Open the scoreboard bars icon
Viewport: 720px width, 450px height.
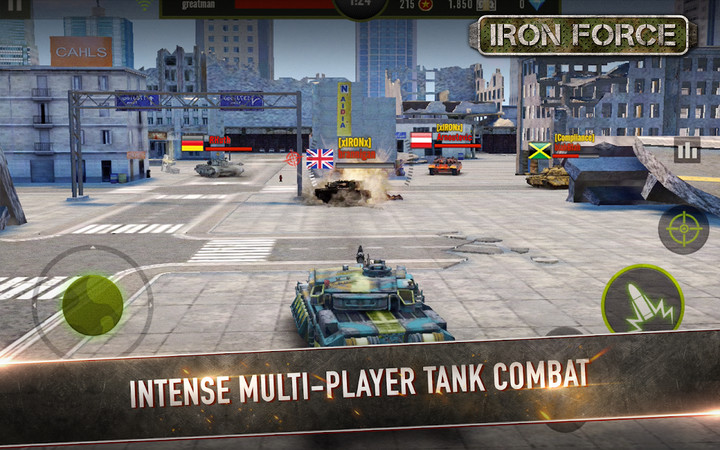686,151
